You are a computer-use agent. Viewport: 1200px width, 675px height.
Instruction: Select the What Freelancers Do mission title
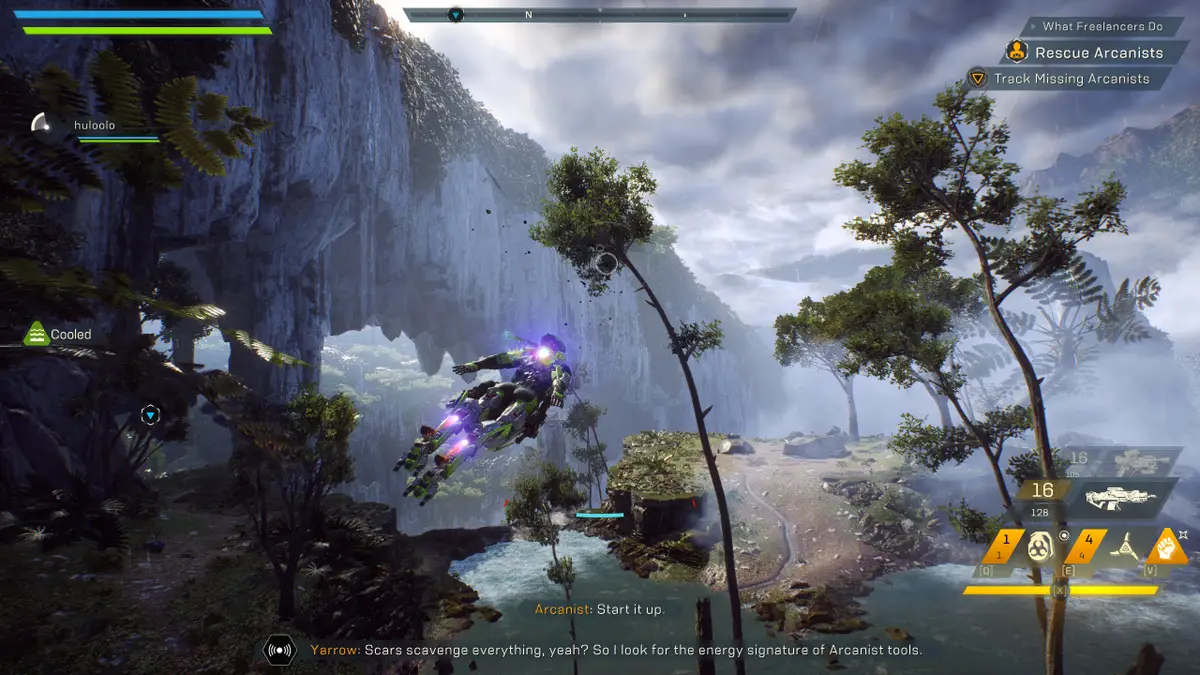click(1103, 26)
